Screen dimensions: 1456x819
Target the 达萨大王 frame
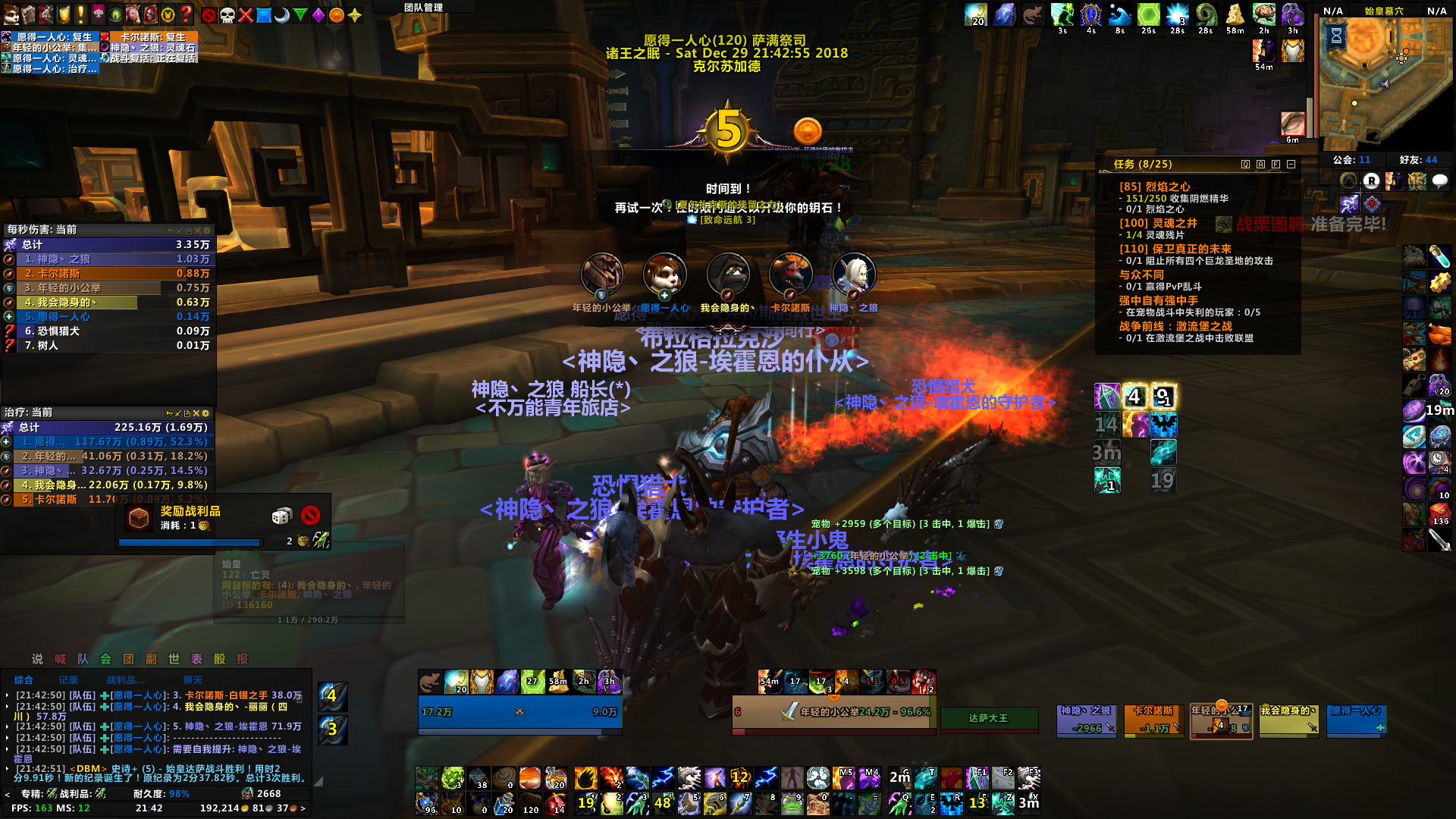pos(988,718)
